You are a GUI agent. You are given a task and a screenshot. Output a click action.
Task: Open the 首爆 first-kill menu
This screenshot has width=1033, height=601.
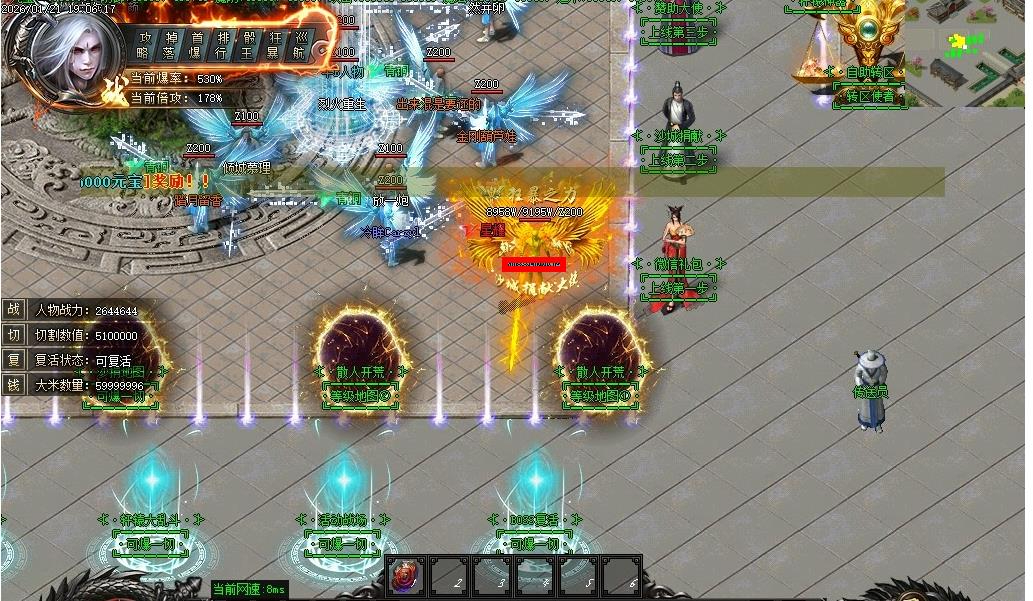(196, 45)
